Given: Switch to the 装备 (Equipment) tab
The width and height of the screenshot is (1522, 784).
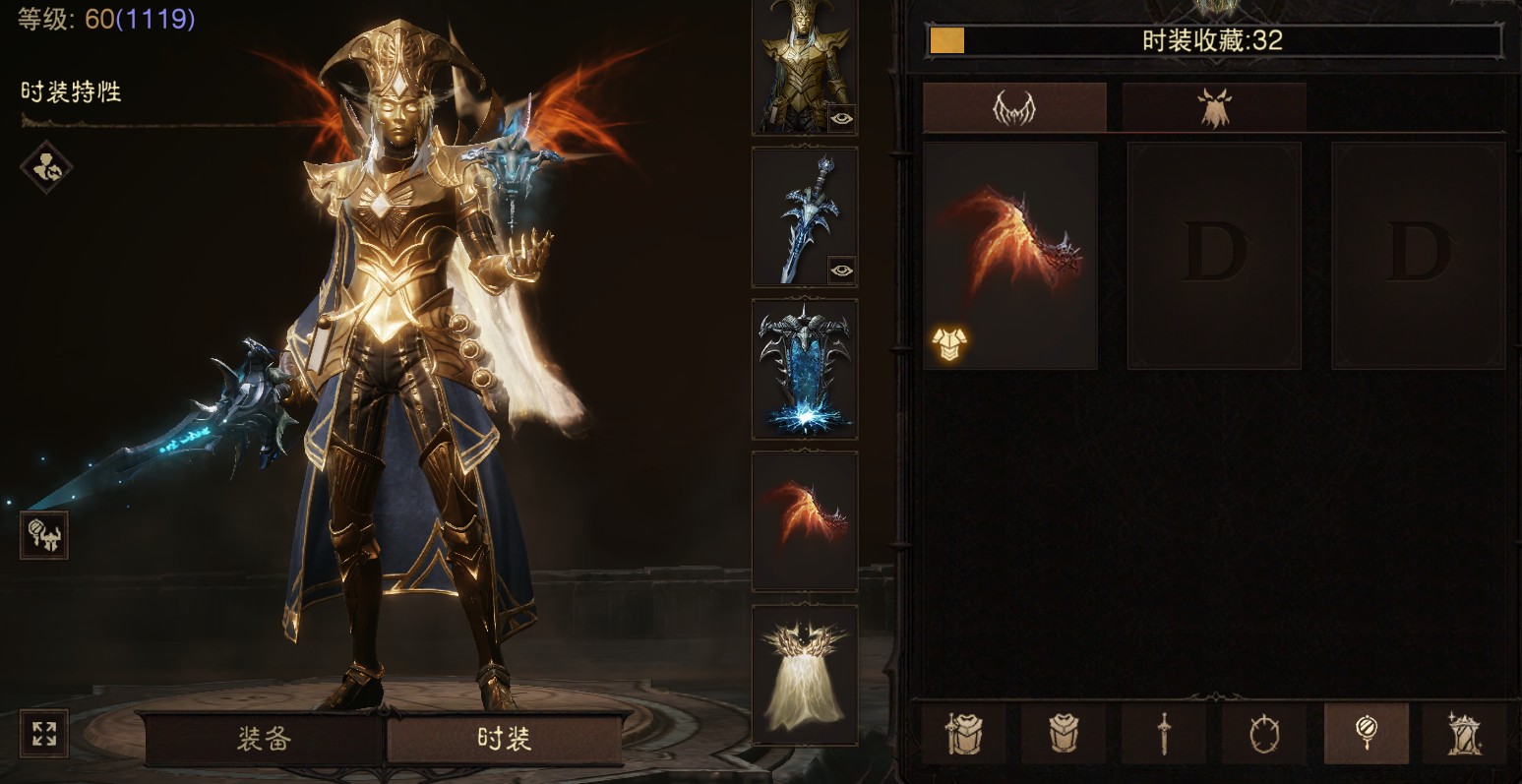Looking at the screenshot, I should [x=264, y=739].
